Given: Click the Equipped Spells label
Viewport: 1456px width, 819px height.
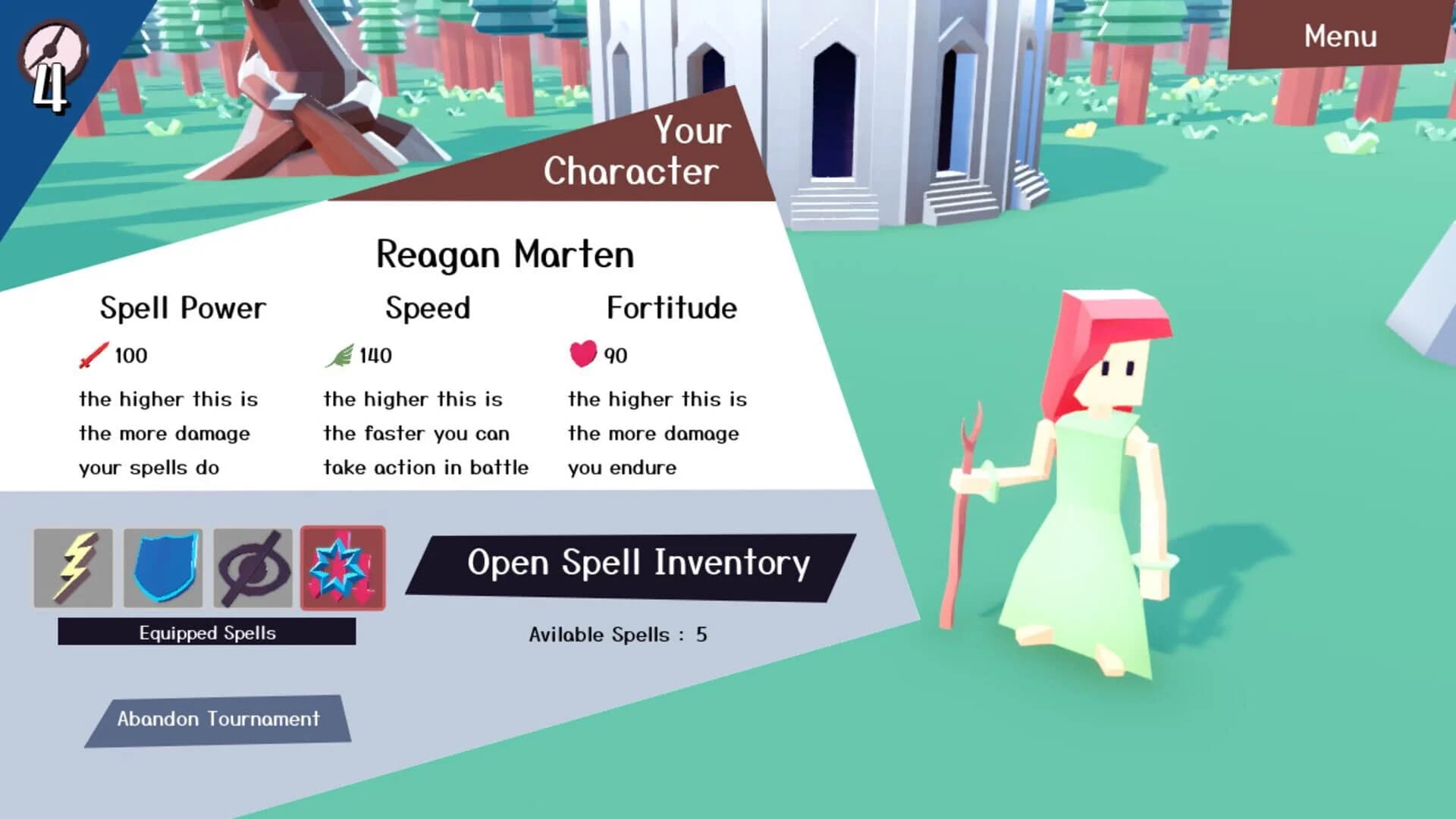Looking at the screenshot, I should click(206, 632).
